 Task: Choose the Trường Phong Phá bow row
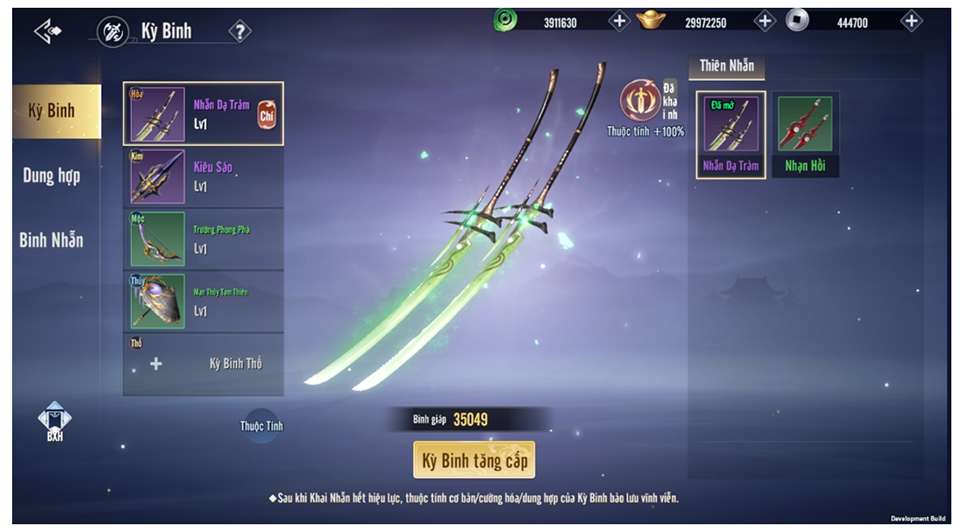point(203,239)
